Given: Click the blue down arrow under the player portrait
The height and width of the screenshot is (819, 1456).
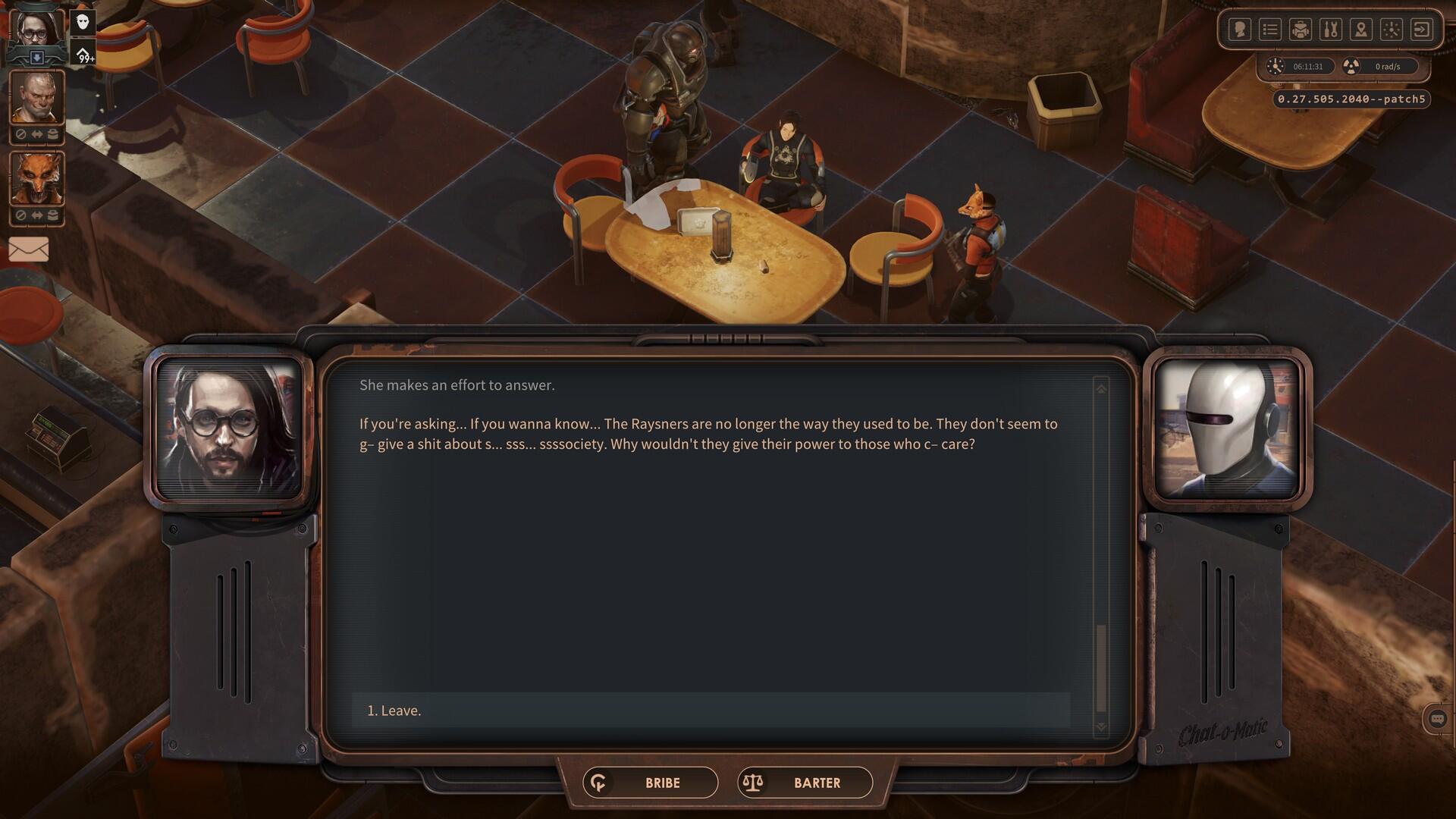Looking at the screenshot, I should pos(36,56).
